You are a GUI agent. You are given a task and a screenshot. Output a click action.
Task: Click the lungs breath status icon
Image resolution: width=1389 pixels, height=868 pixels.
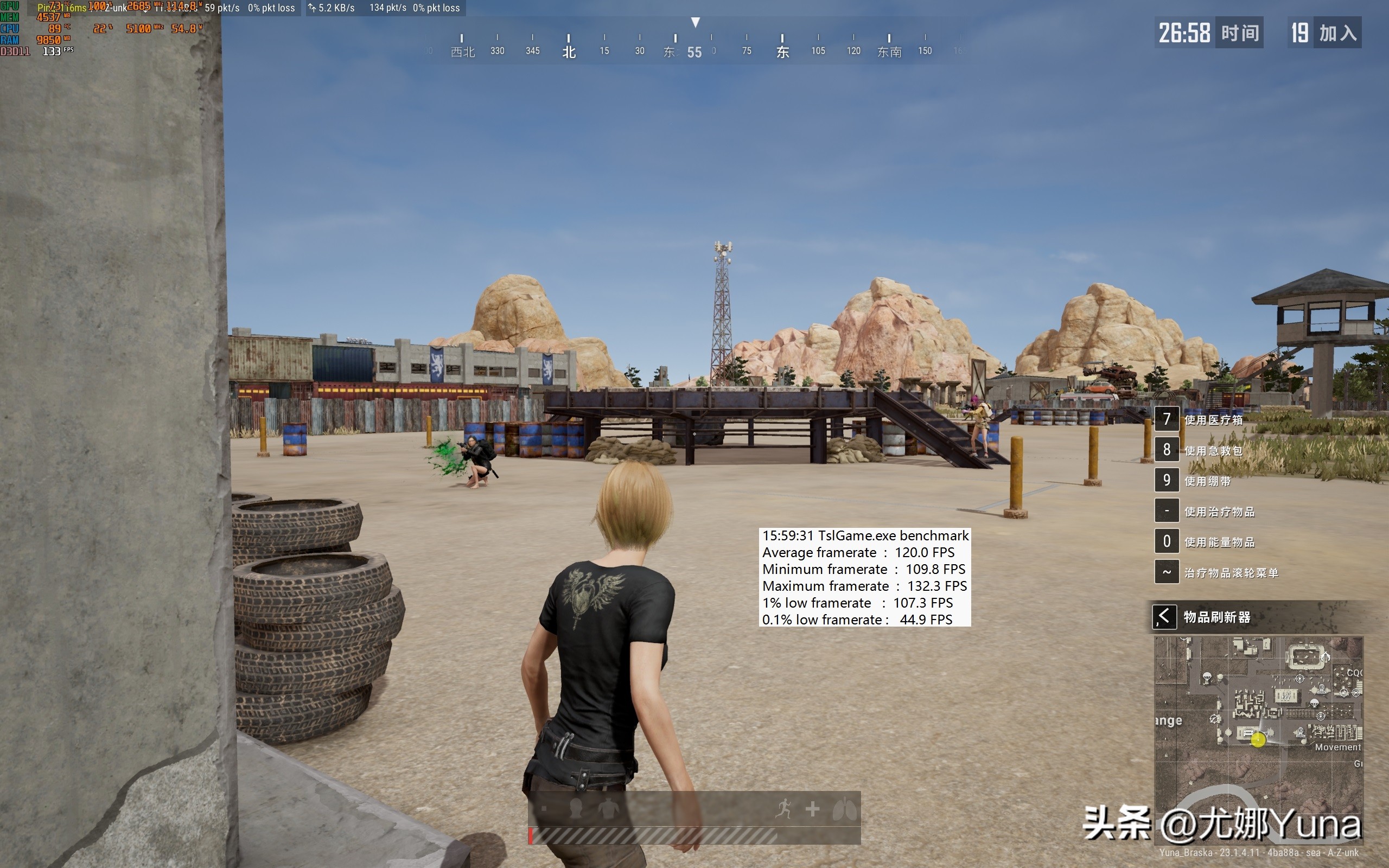coord(844,809)
